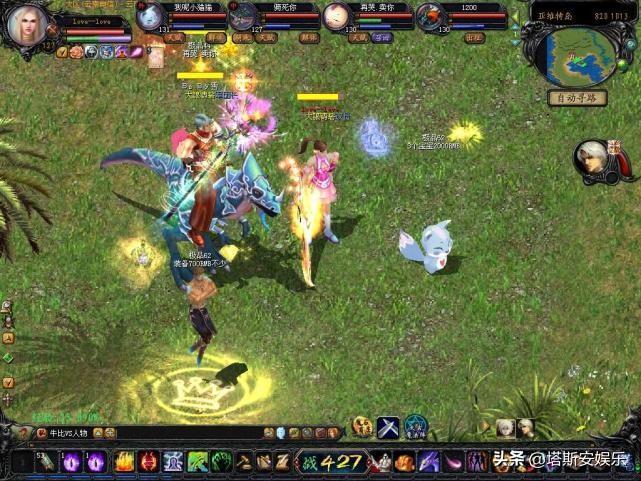
Task: Click the green gem icon on left sidebar
Action: point(8,357)
